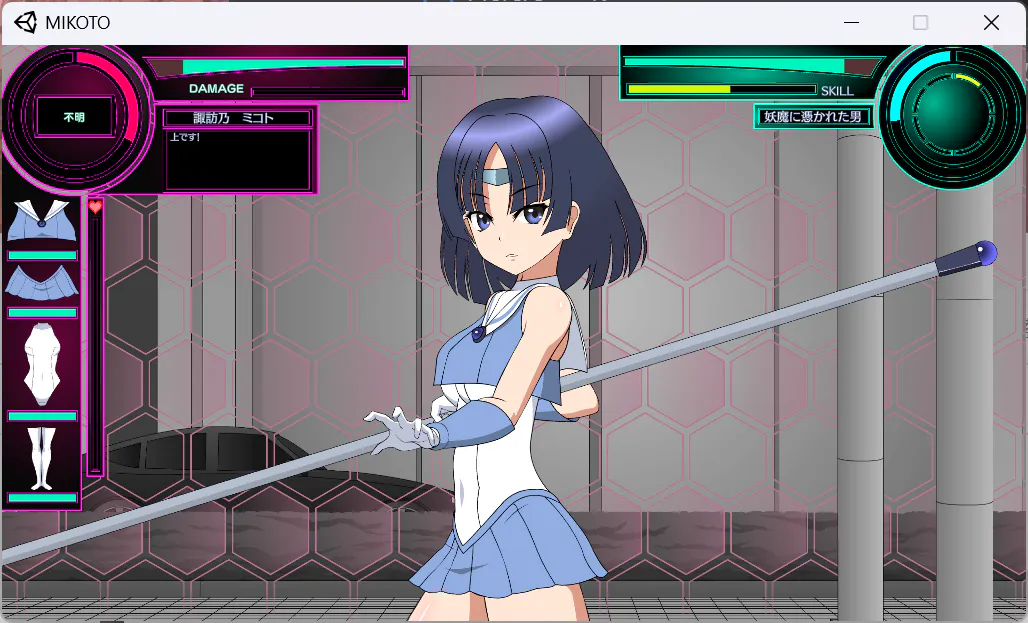This screenshot has width=1028, height=623.
Task: Minimize the MIKOTO game window
Action: tap(852, 22)
